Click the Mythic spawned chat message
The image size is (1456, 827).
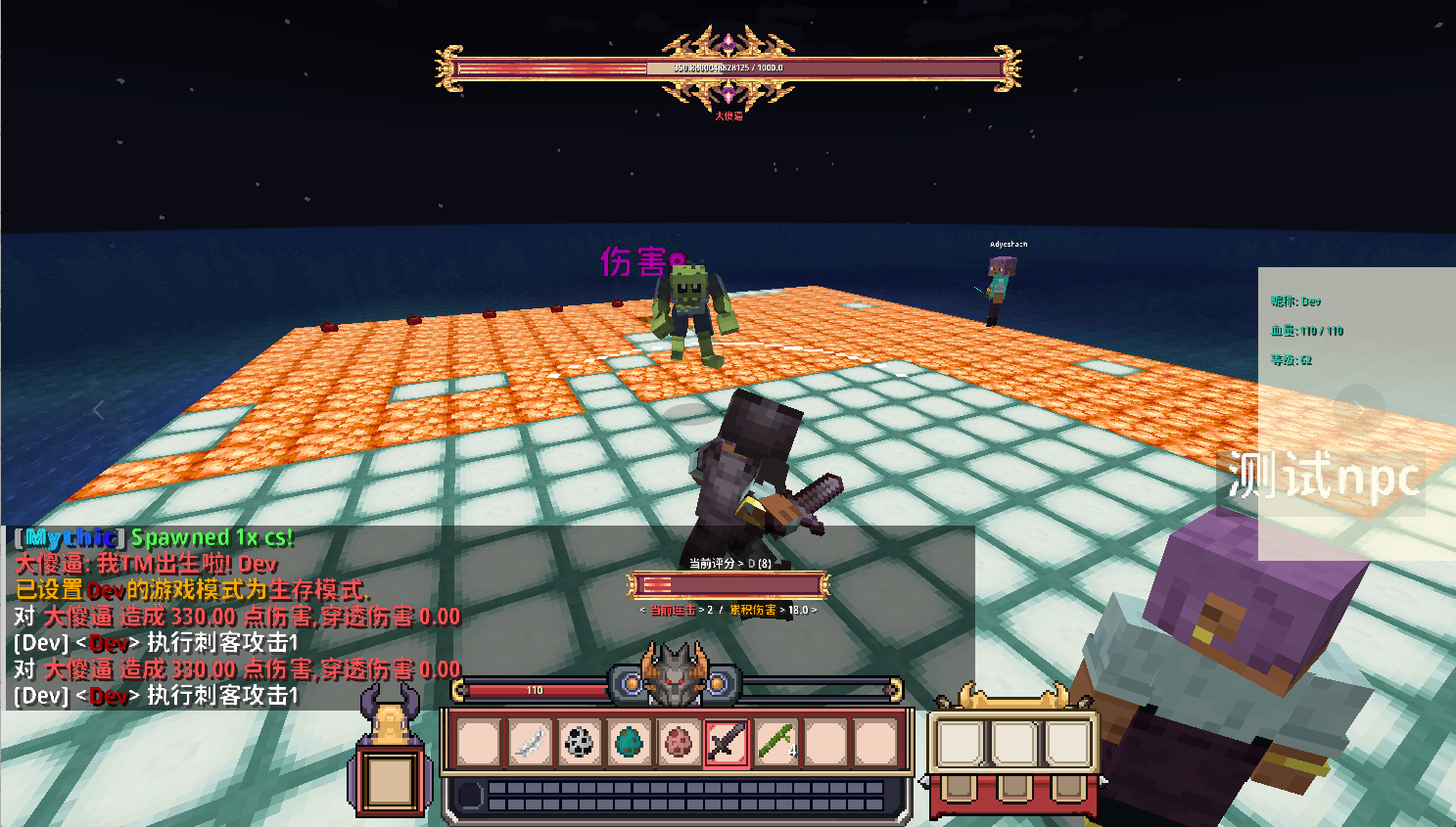tap(154, 537)
